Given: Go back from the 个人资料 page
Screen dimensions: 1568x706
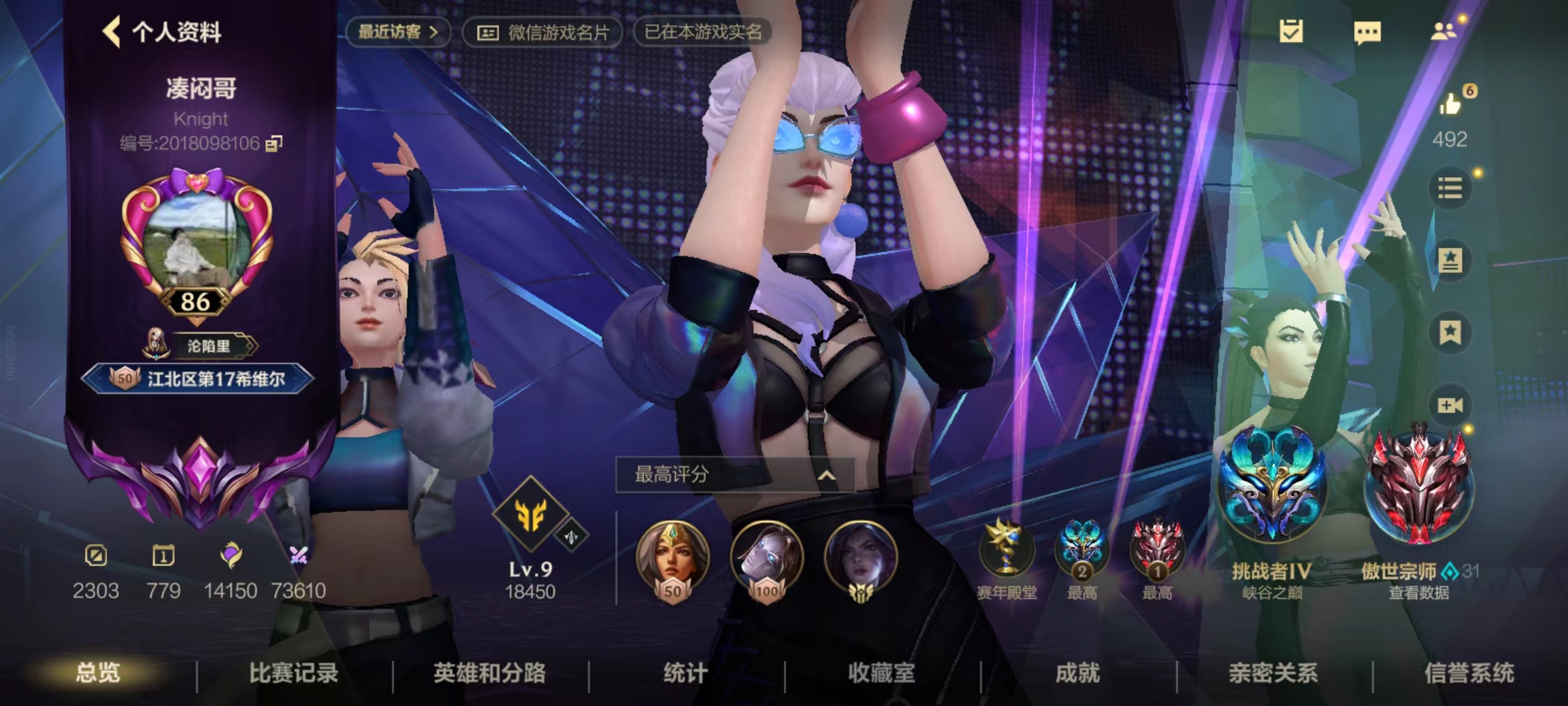Looking at the screenshot, I should point(112,31).
